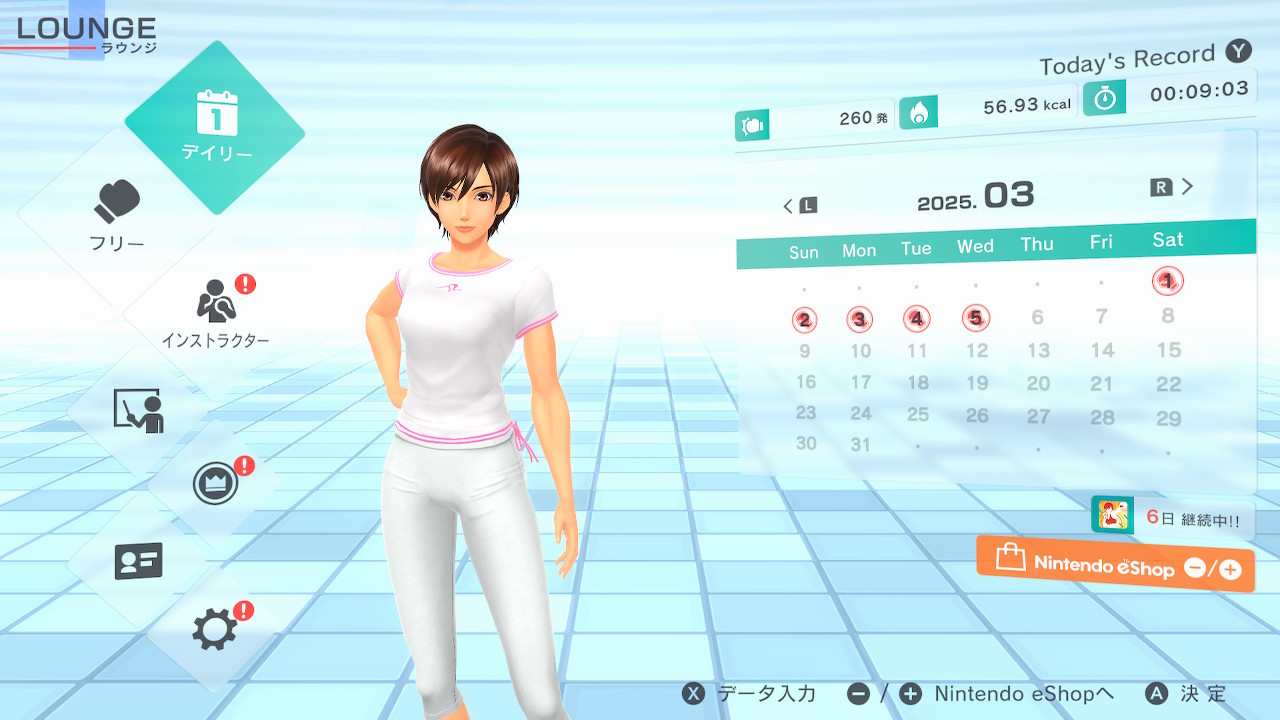This screenshot has height=720, width=1280.
Task: Select March 5 on the calendar
Action: 975,319
